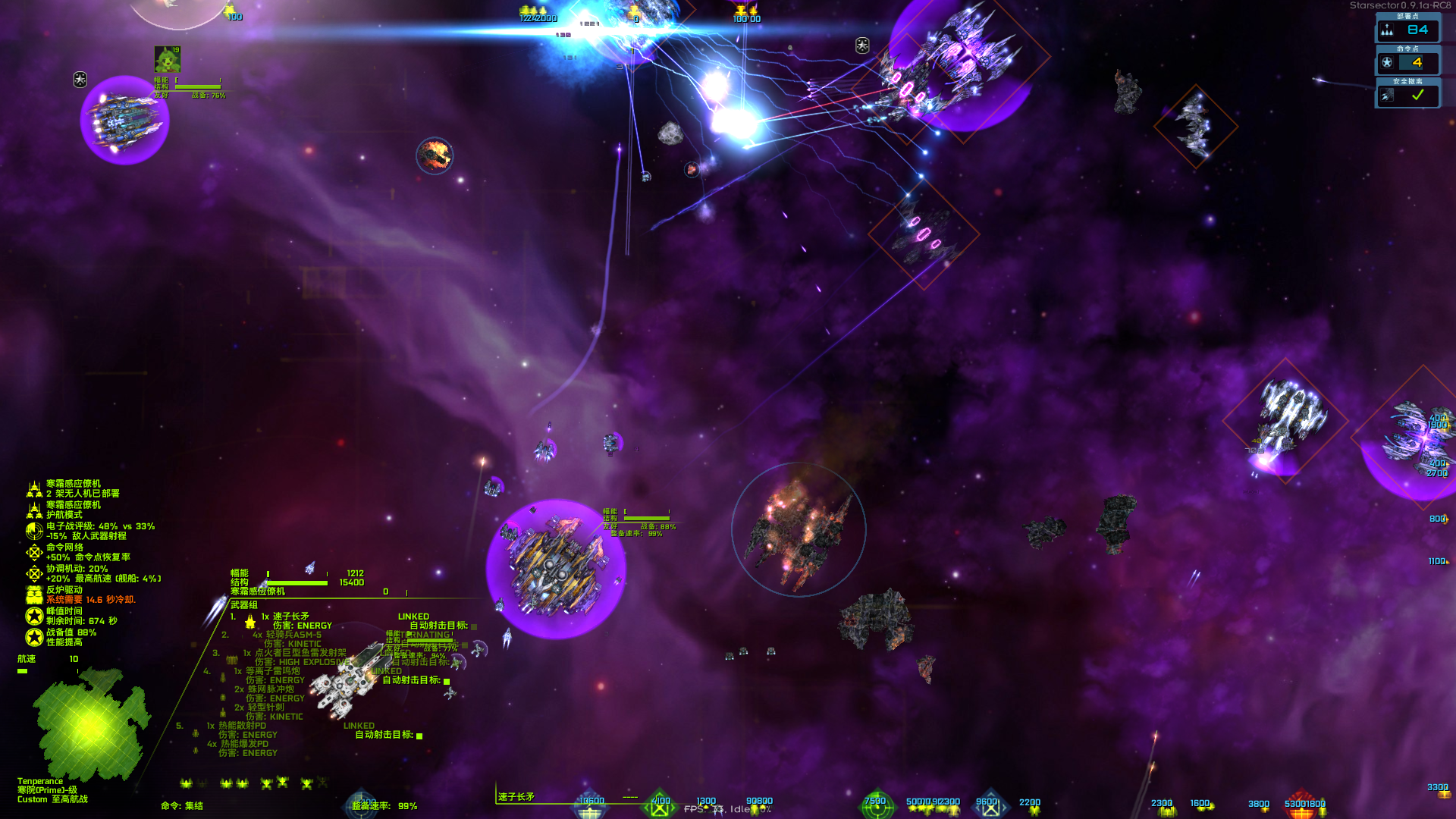The width and height of the screenshot is (1456, 819).
Task: Click the yellow 4 command points counter
Action: tap(1417, 64)
